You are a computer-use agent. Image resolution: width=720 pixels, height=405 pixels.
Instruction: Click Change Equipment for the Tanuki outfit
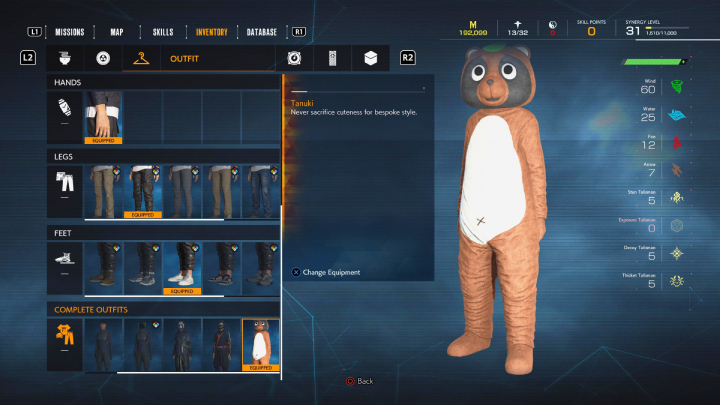point(325,272)
